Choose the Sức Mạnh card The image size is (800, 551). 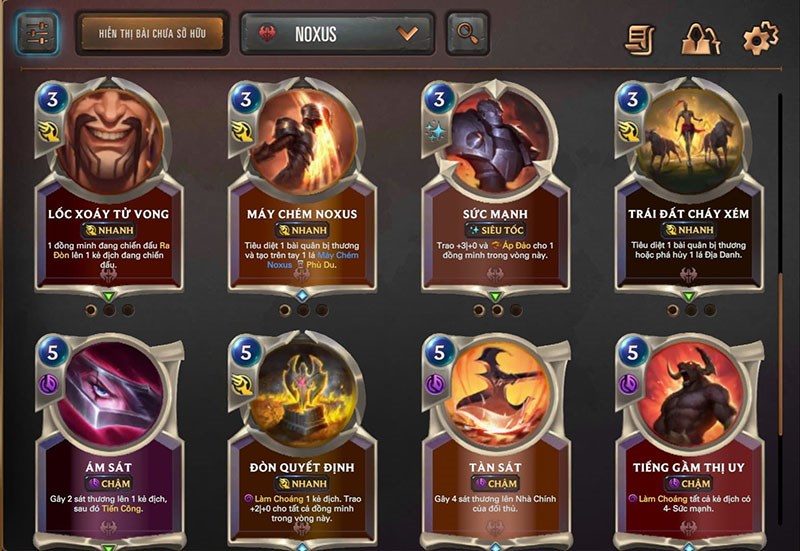tap(496, 190)
